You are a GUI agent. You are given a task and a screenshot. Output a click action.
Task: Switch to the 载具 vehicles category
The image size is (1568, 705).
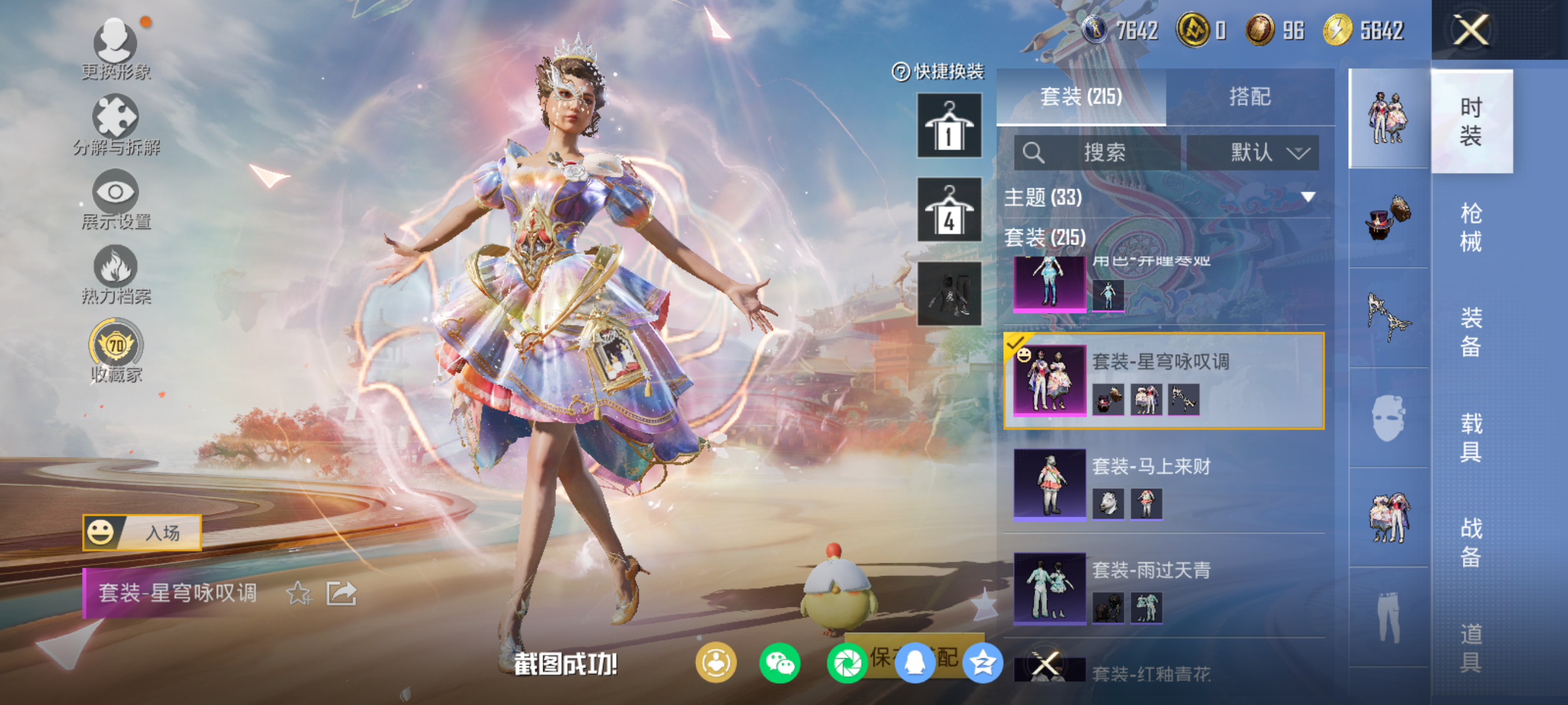click(1471, 437)
